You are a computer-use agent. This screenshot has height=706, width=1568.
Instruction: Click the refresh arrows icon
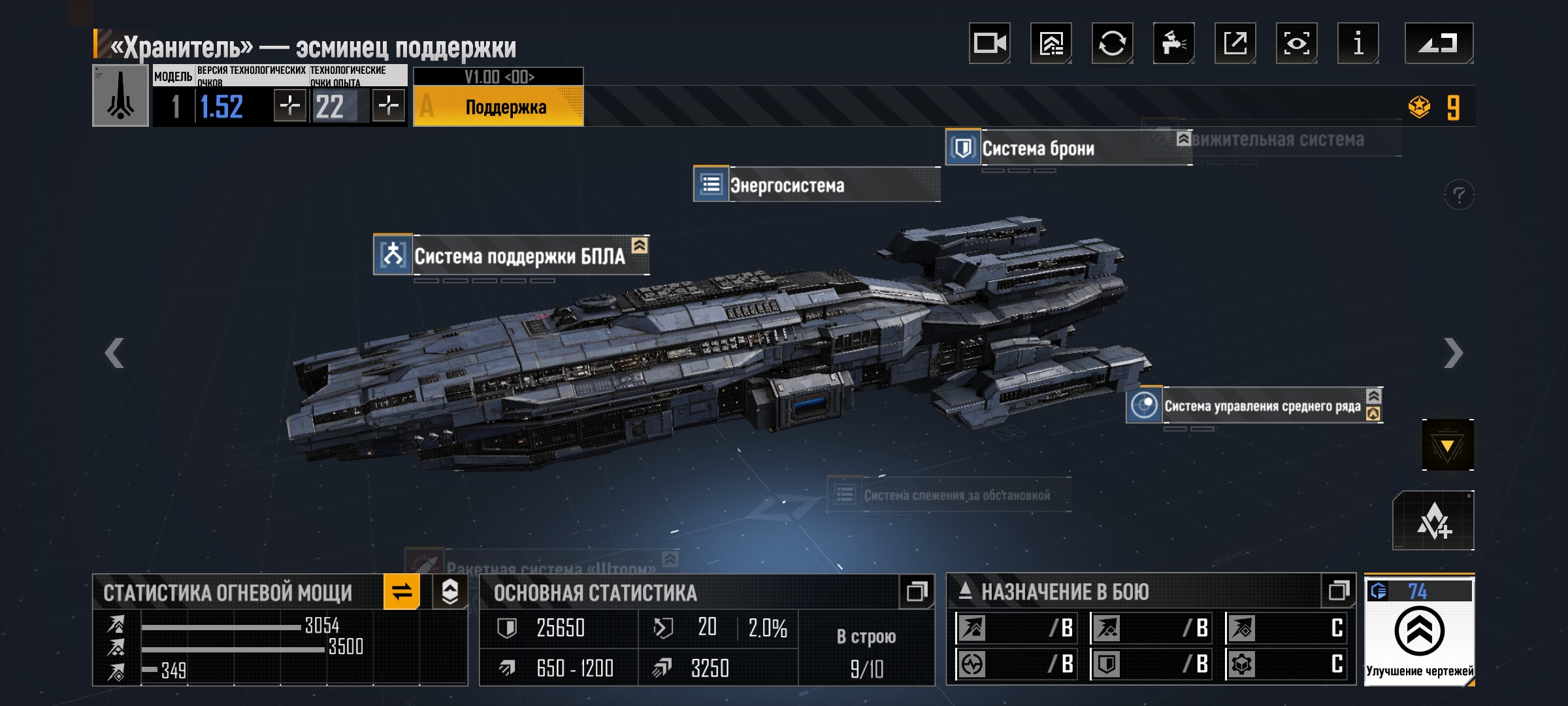point(1112,44)
